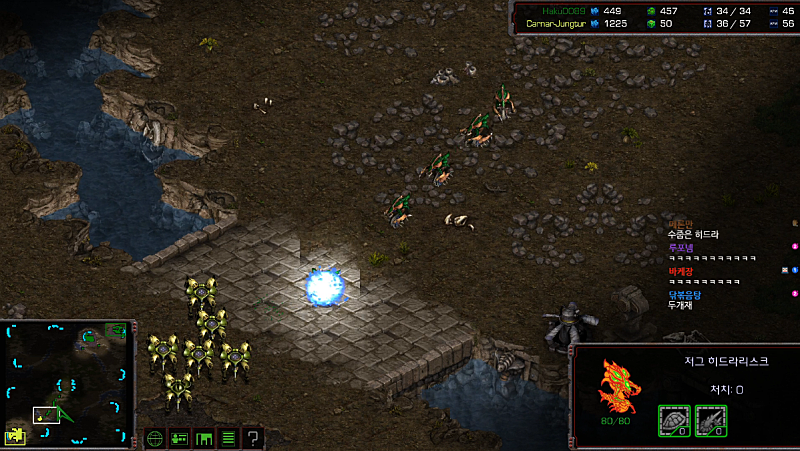
Task: Click the orange Hydralisk wireframe portrait
Action: (x=618, y=388)
